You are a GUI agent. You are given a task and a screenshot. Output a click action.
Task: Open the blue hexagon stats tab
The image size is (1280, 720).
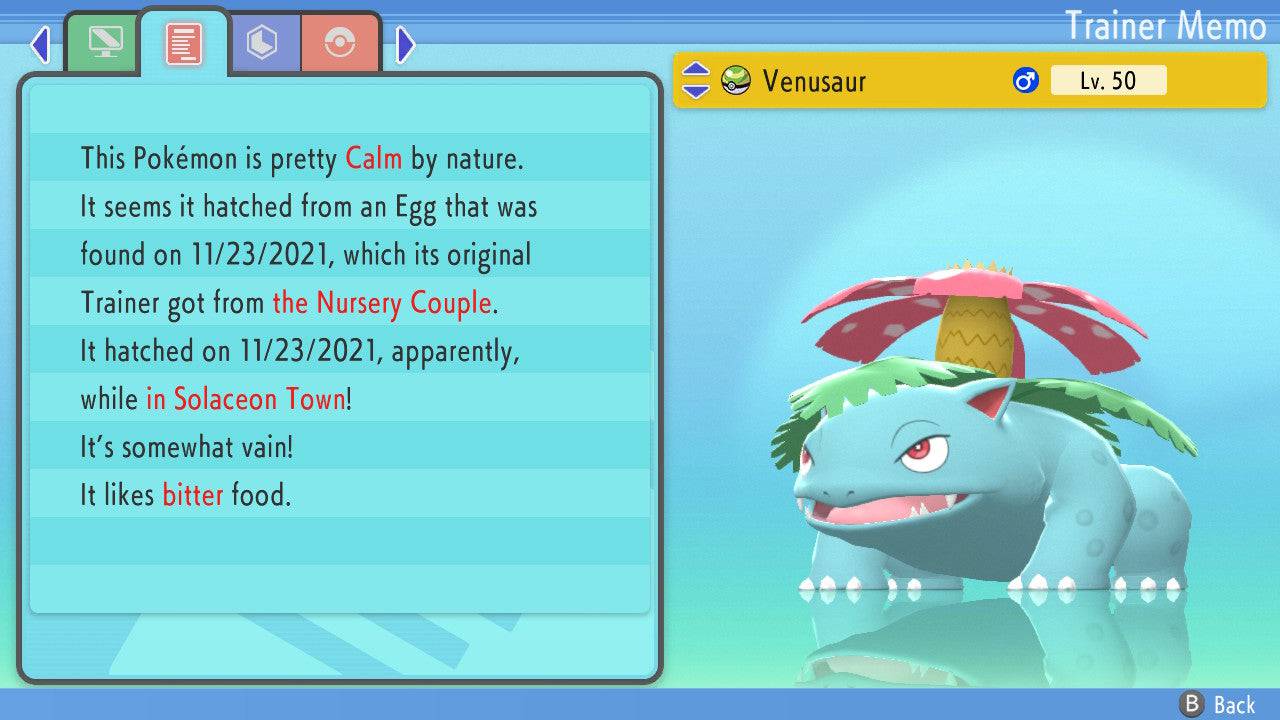[x=263, y=43]
